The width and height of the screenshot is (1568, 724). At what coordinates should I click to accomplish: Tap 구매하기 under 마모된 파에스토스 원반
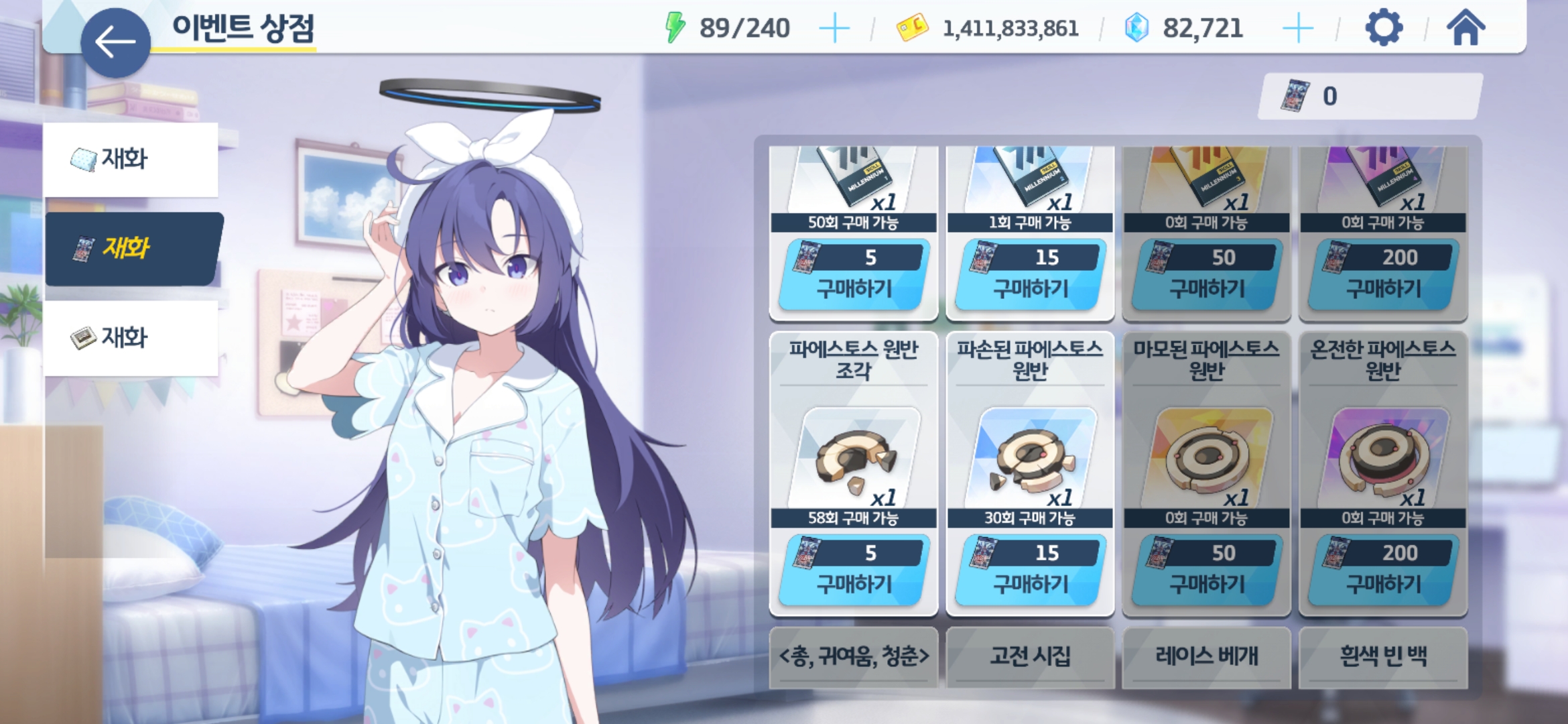[1207, 570]
